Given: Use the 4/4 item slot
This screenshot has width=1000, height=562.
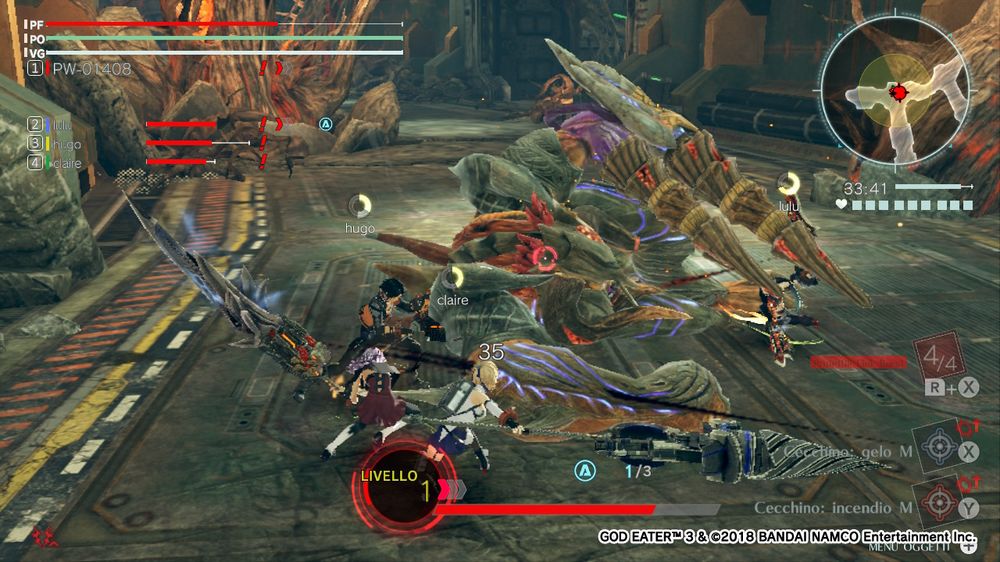Looking at the screenshot, I should [x=937, y=357].
